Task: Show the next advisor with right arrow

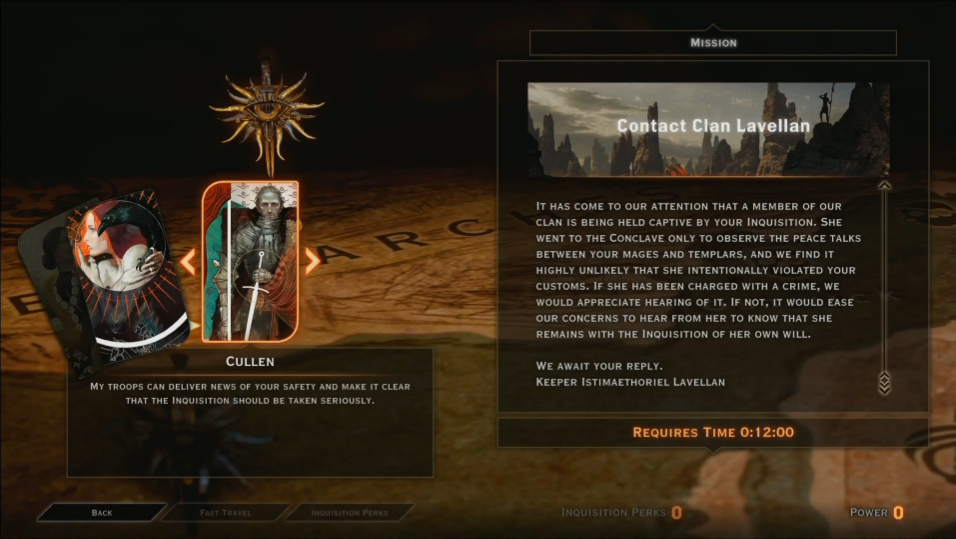Action: click(312, 262)
